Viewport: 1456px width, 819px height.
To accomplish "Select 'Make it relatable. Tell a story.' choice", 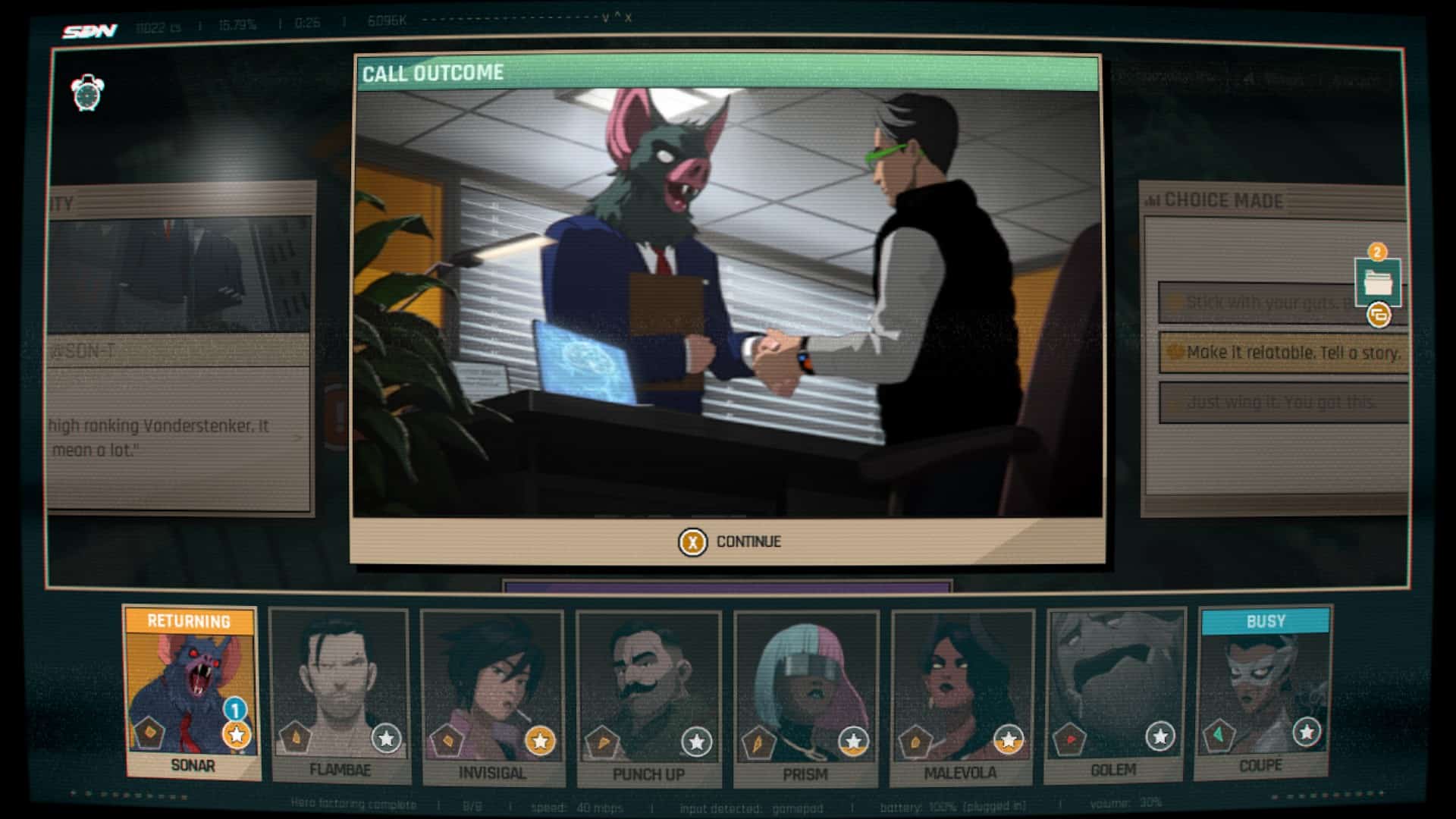I will [x=1283, y=353].
